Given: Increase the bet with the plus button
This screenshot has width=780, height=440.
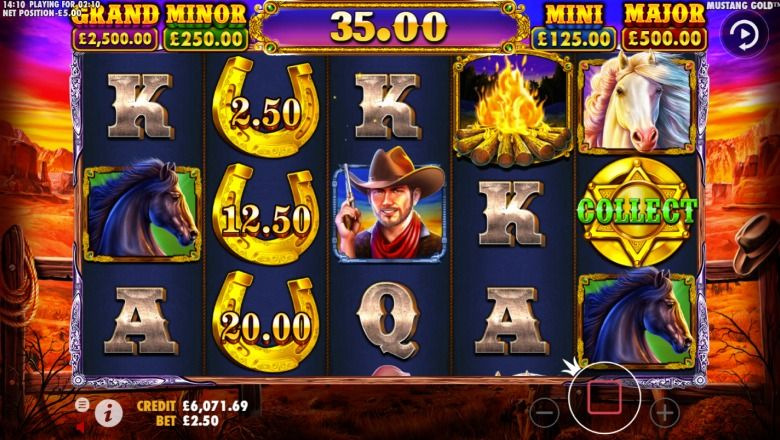Looking at the screenshot, I should click(x=664, y=410).
